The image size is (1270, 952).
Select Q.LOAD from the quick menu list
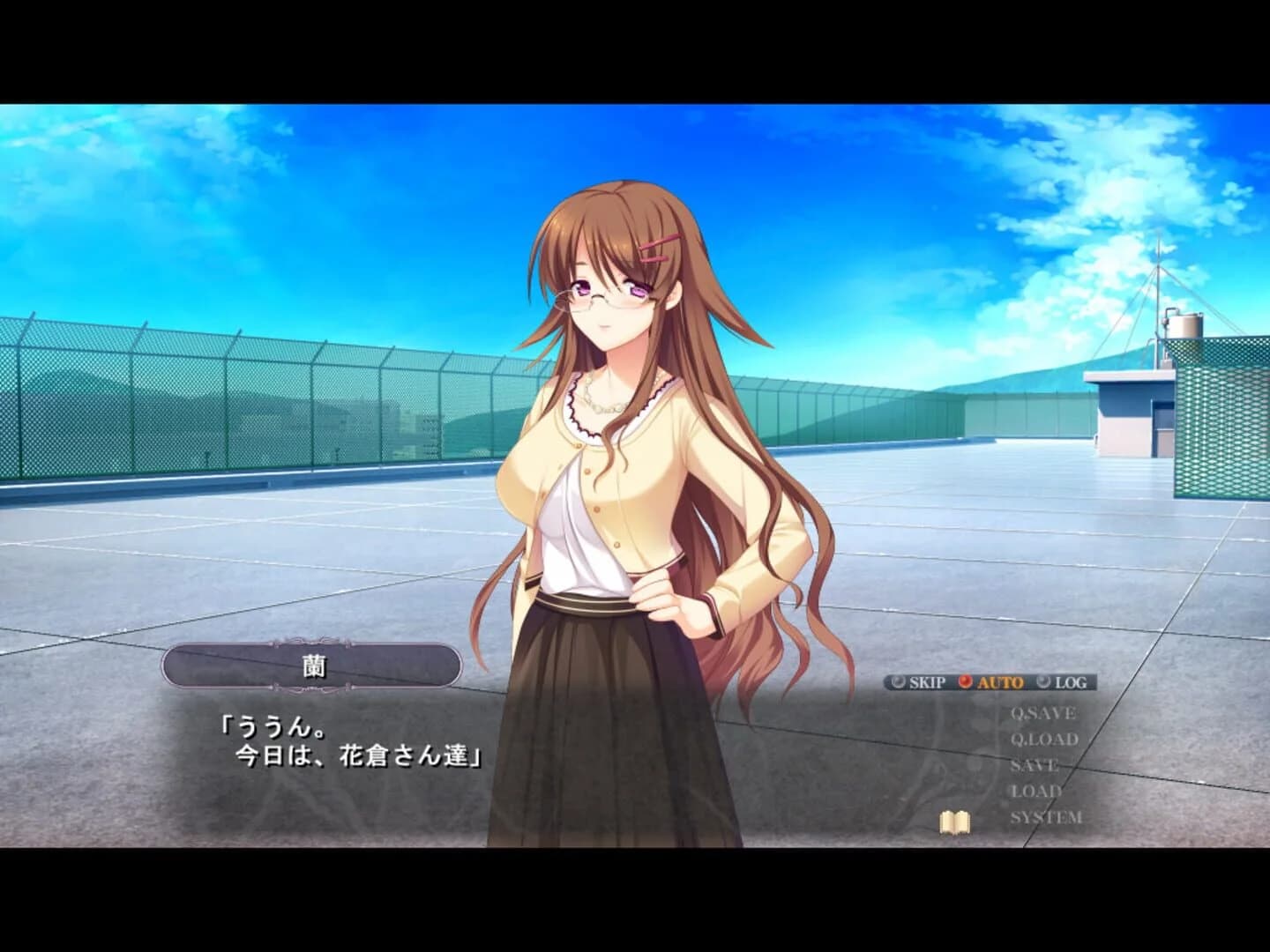pyautogui.click(x=1043, y=739)
